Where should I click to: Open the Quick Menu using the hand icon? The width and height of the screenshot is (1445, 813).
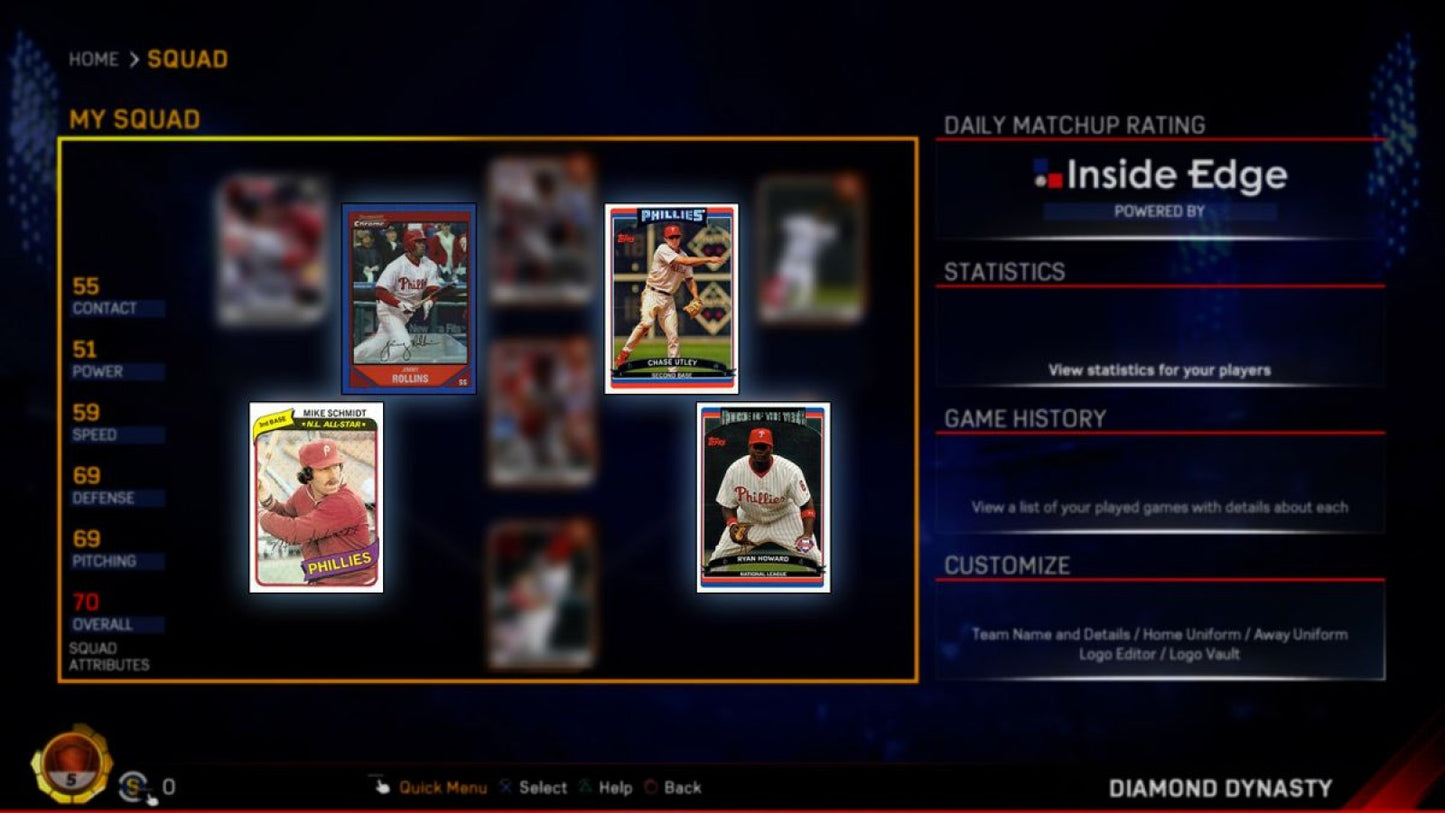[x=384, y=787]
